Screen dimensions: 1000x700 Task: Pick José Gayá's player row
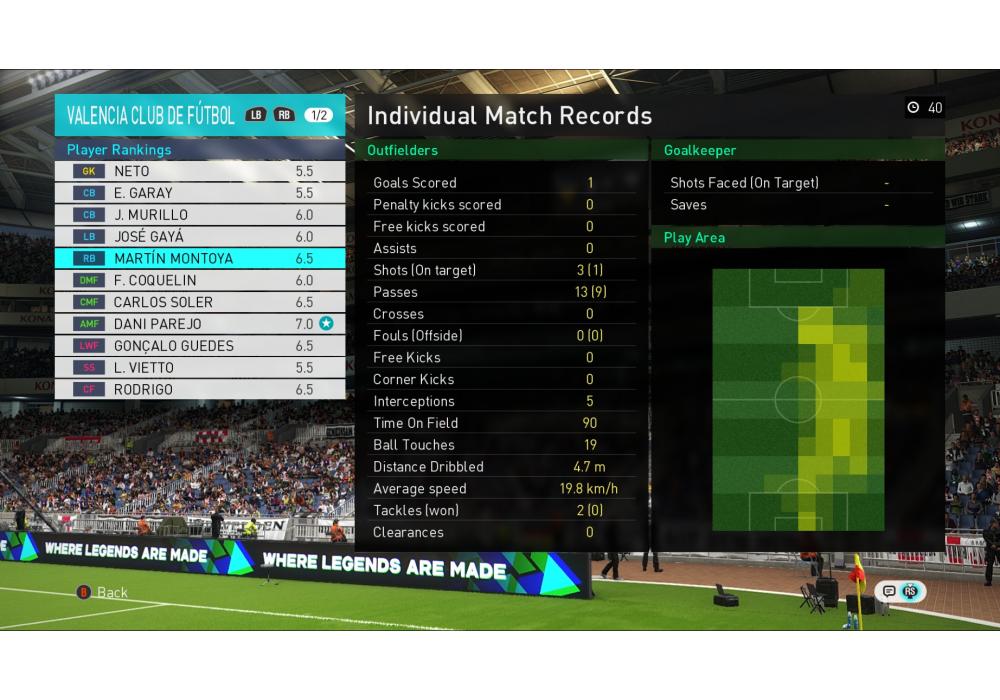(200, 237)
